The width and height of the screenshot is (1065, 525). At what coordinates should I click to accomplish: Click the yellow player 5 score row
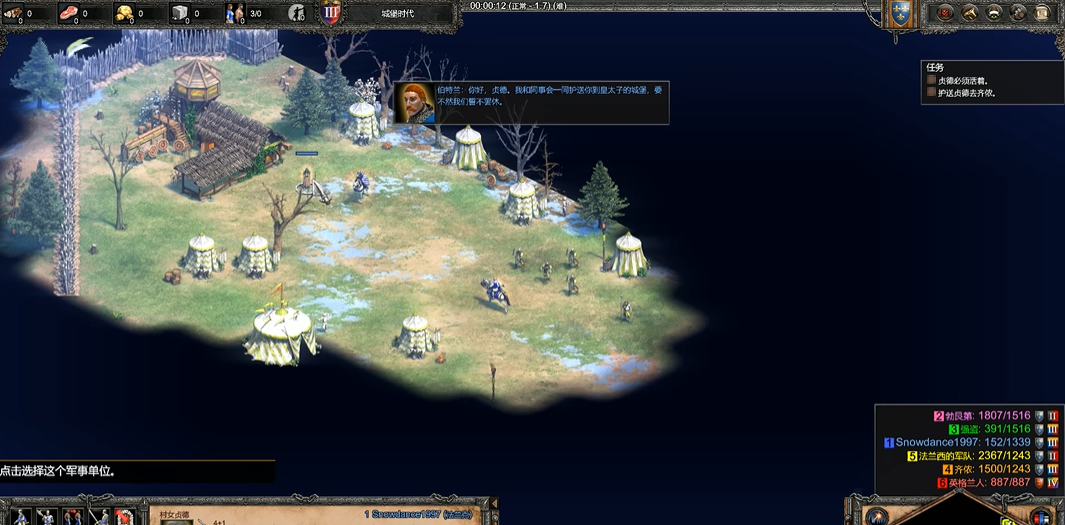click(968, 456)
